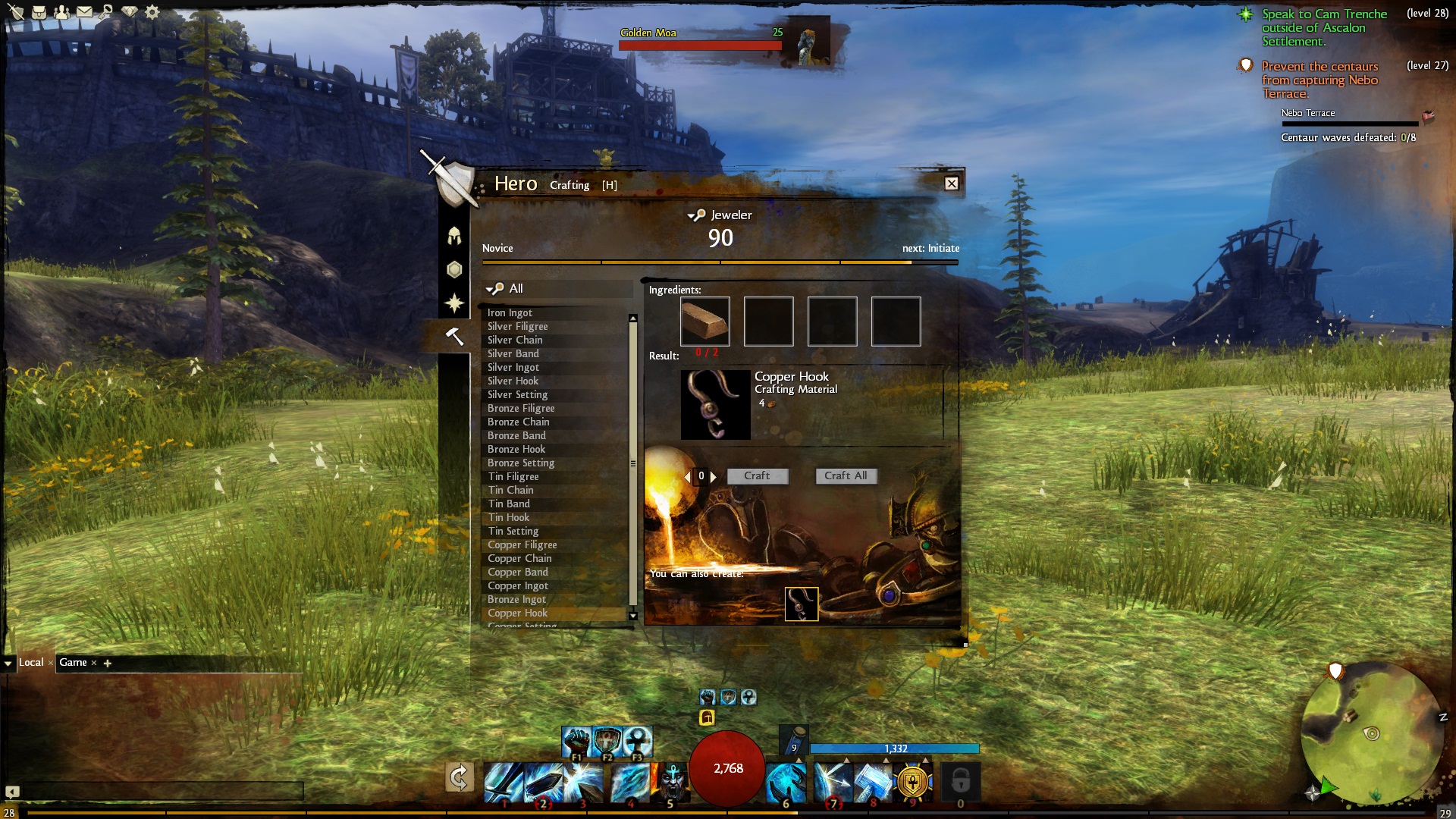The height and width of the screenshot is (819, 1456).
Task: Select the Silver Filigree recipe
Action: tap(517, 326)
